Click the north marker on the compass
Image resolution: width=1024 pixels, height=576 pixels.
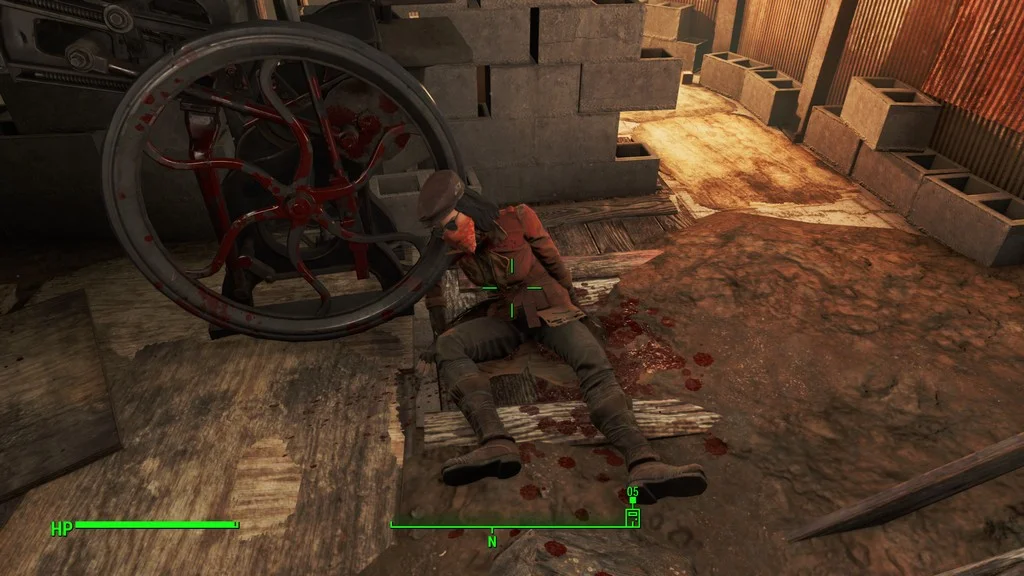coord(492,540)
